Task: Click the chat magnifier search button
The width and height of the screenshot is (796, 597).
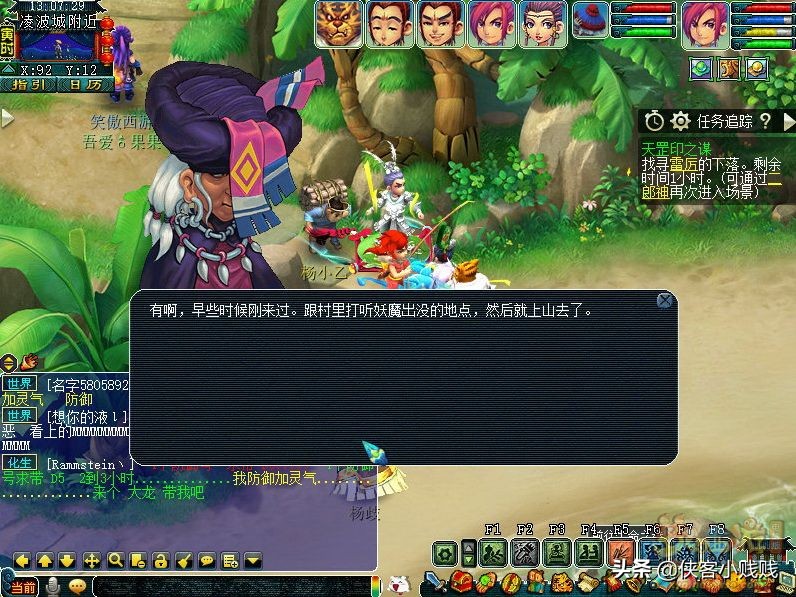Action: point(115,560)
